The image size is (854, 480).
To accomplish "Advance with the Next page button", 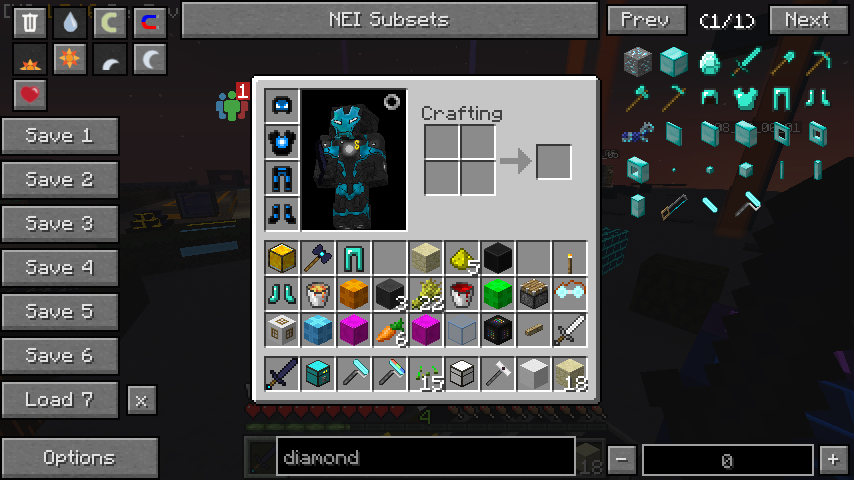I will pos(807,20).
